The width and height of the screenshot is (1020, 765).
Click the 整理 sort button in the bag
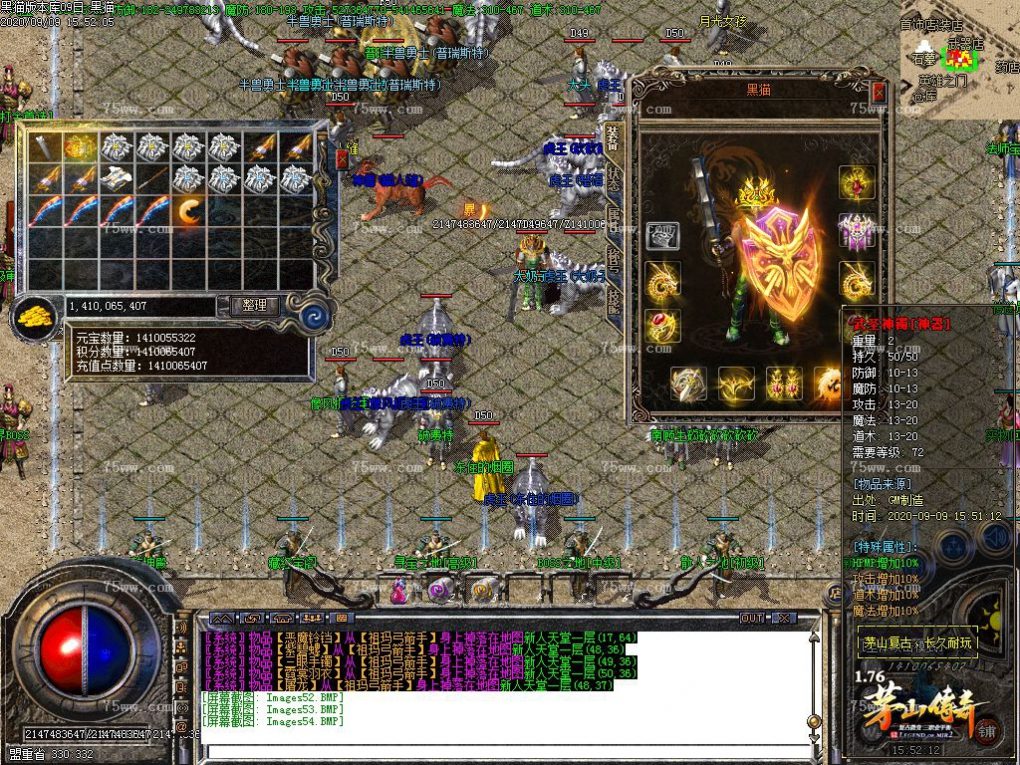point(254,305)
